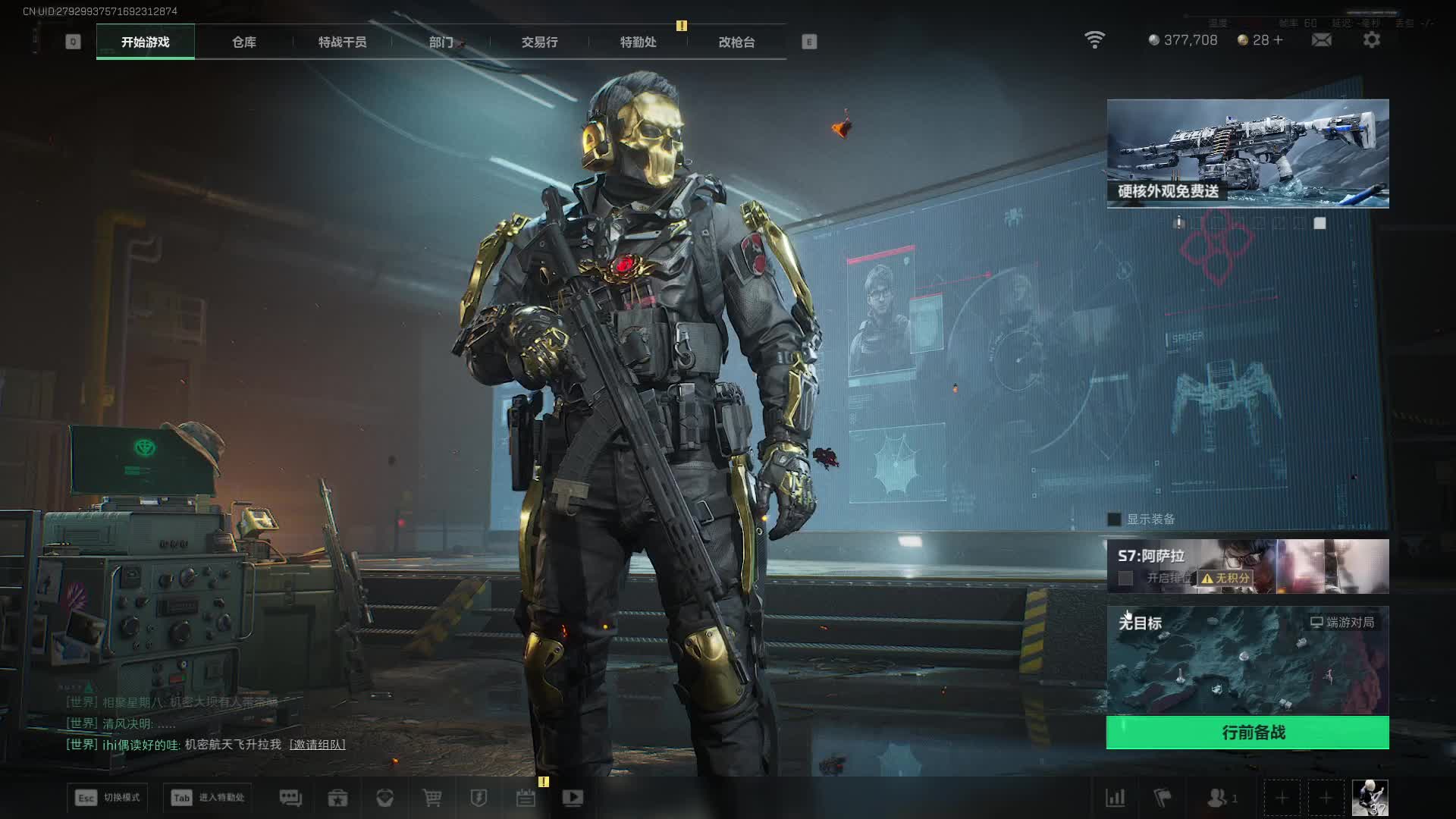This screenshot has height=819, width=1456.
Task: Open the 特勤处 tab
Action: tap(638, 42)
